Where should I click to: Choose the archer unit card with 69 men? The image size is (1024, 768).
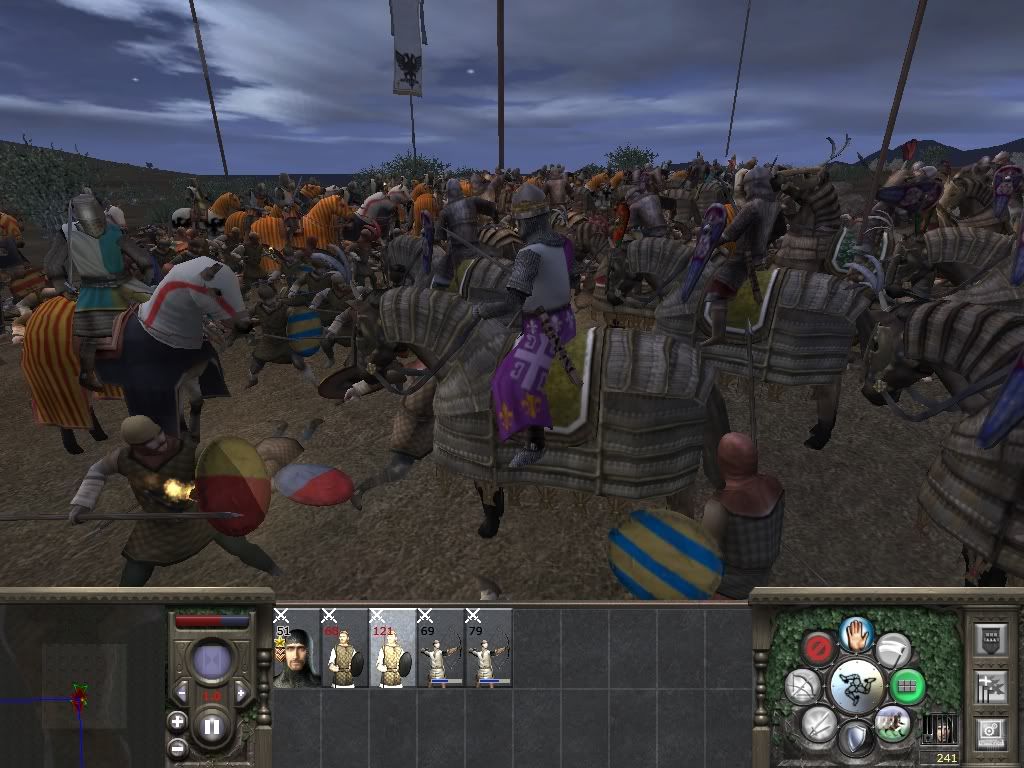pyautogui.click(x=440, y=648)
